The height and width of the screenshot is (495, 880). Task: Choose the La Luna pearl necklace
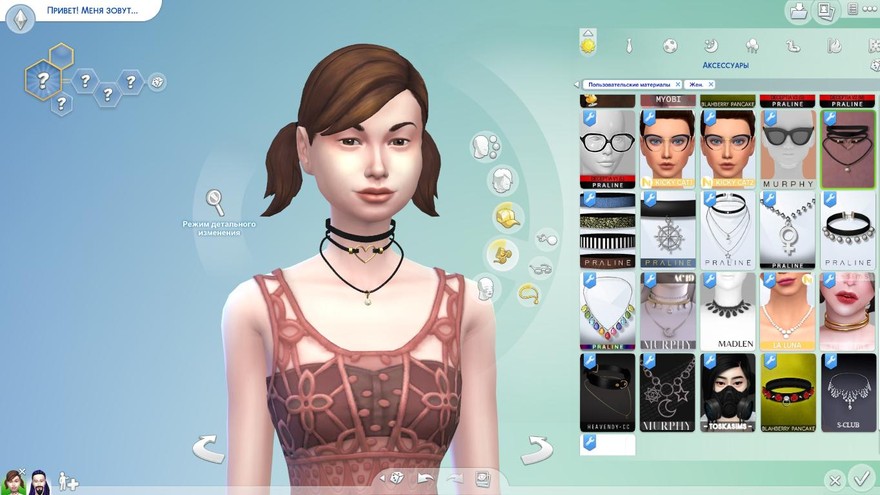788,310
